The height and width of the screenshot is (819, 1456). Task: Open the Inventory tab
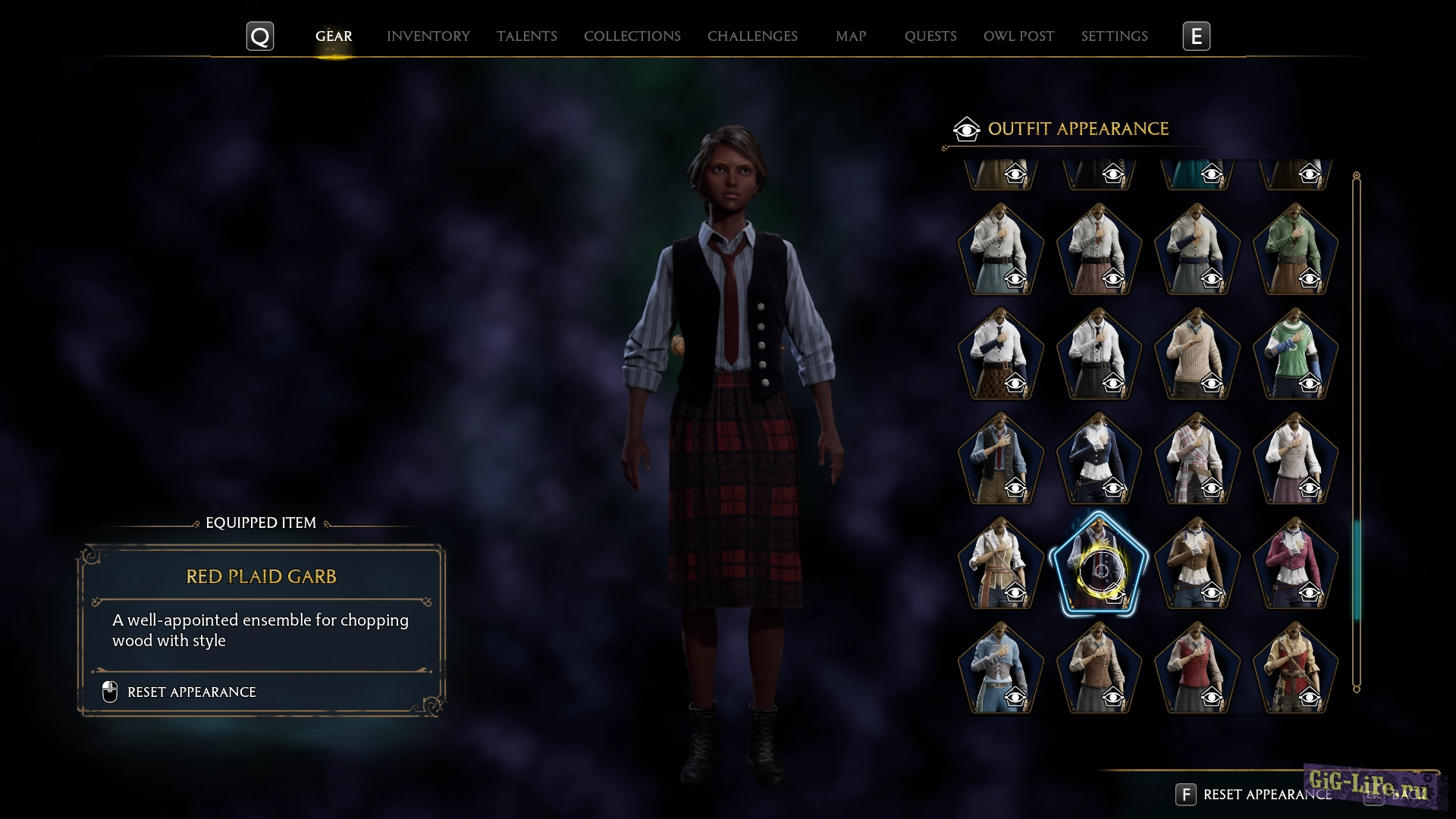[x=428, y=36]
